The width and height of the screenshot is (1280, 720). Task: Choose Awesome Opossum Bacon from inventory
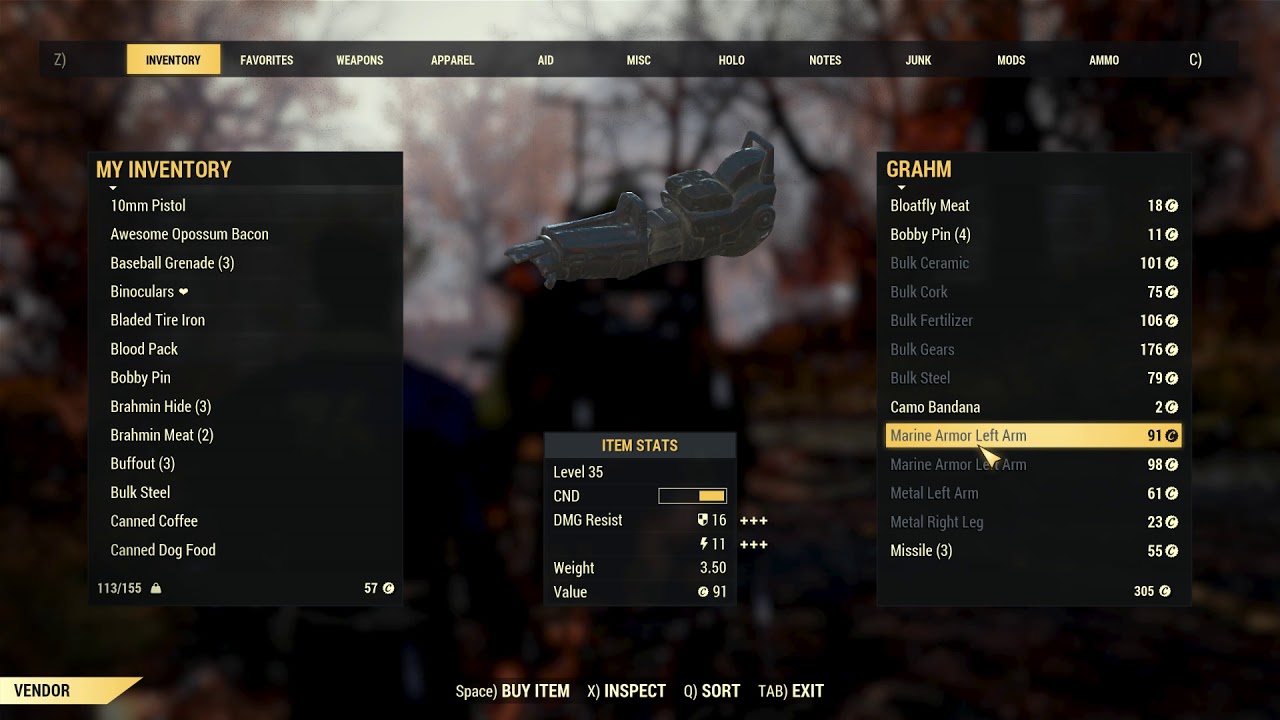(x=189, y=234)
